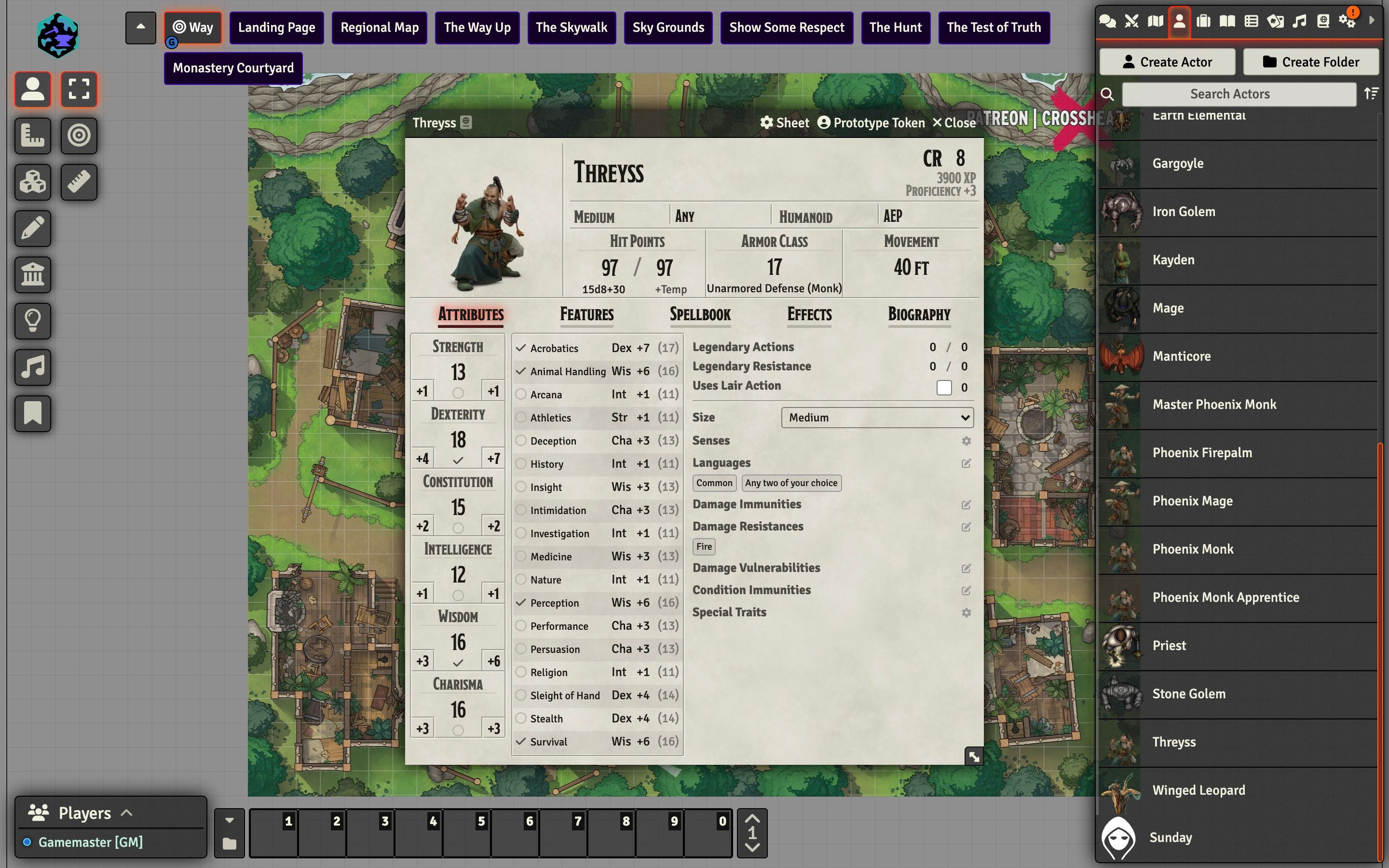
Task: Open the Chat Log sidebar
Action: tap(1108, 21)
